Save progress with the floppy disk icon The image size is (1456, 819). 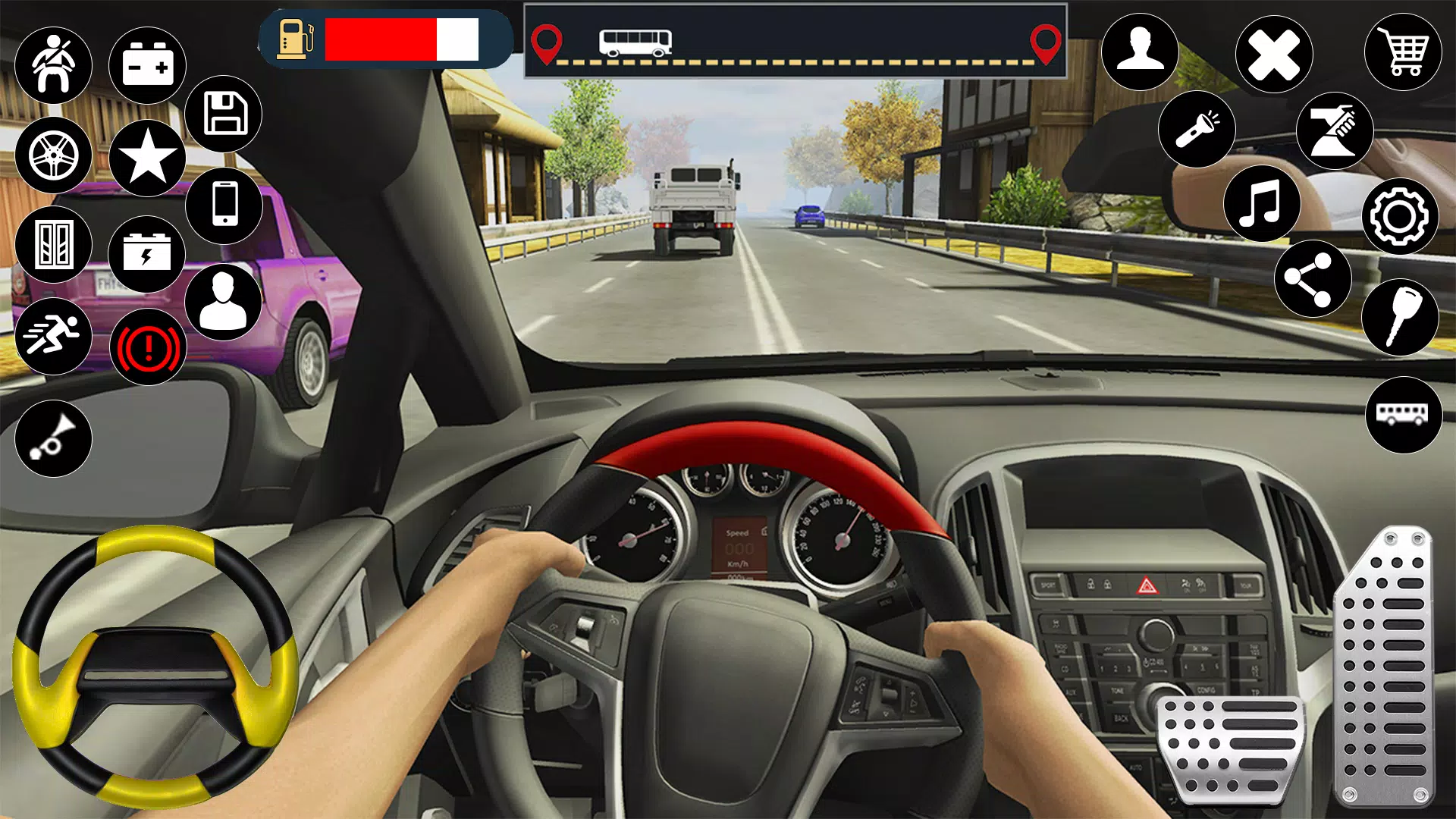coord(225,113)
